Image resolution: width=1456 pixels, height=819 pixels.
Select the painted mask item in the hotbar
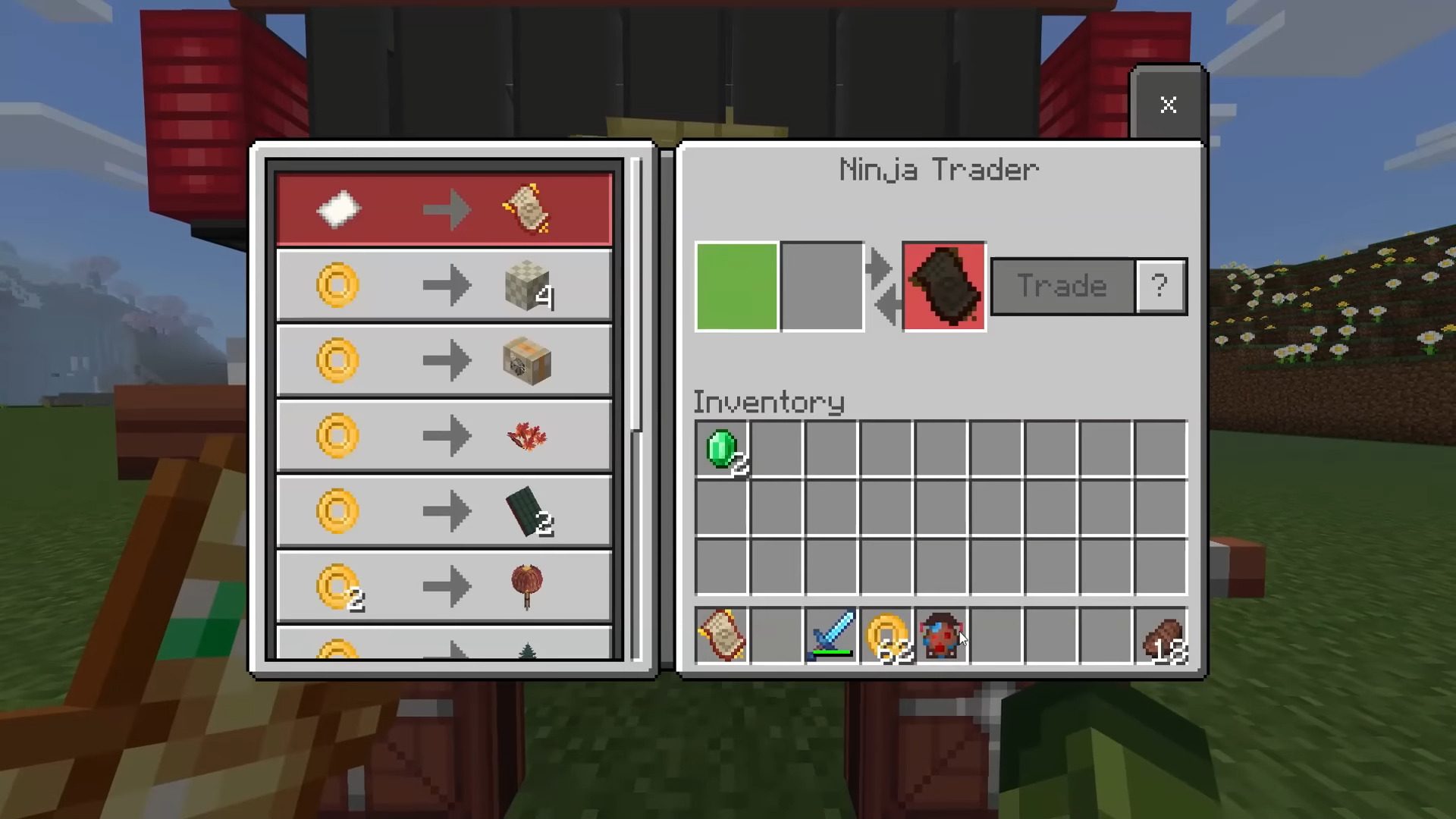pos(943,637)
